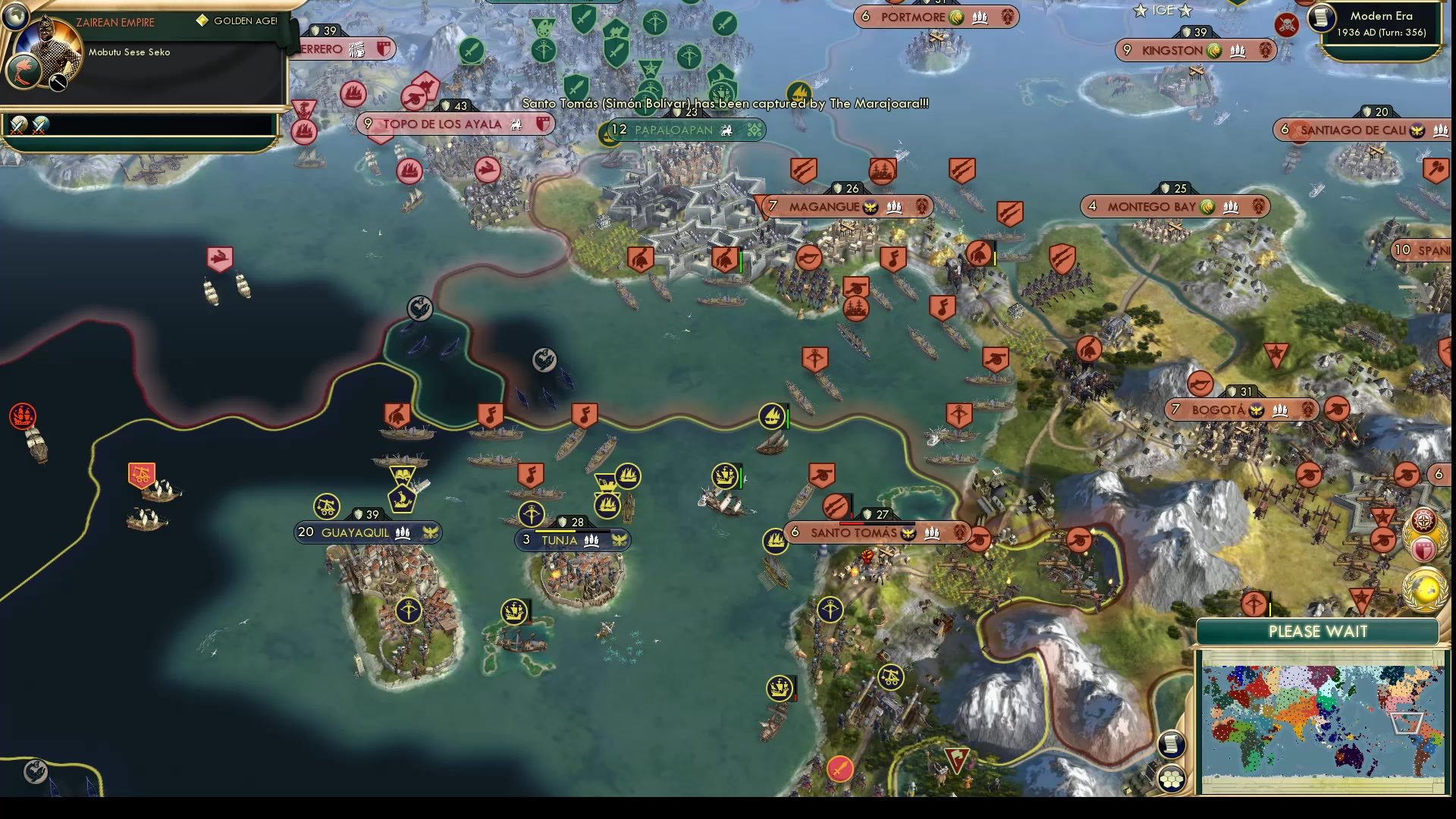
Task: Click the globe icon above the leader portrait
Action: 16,17
